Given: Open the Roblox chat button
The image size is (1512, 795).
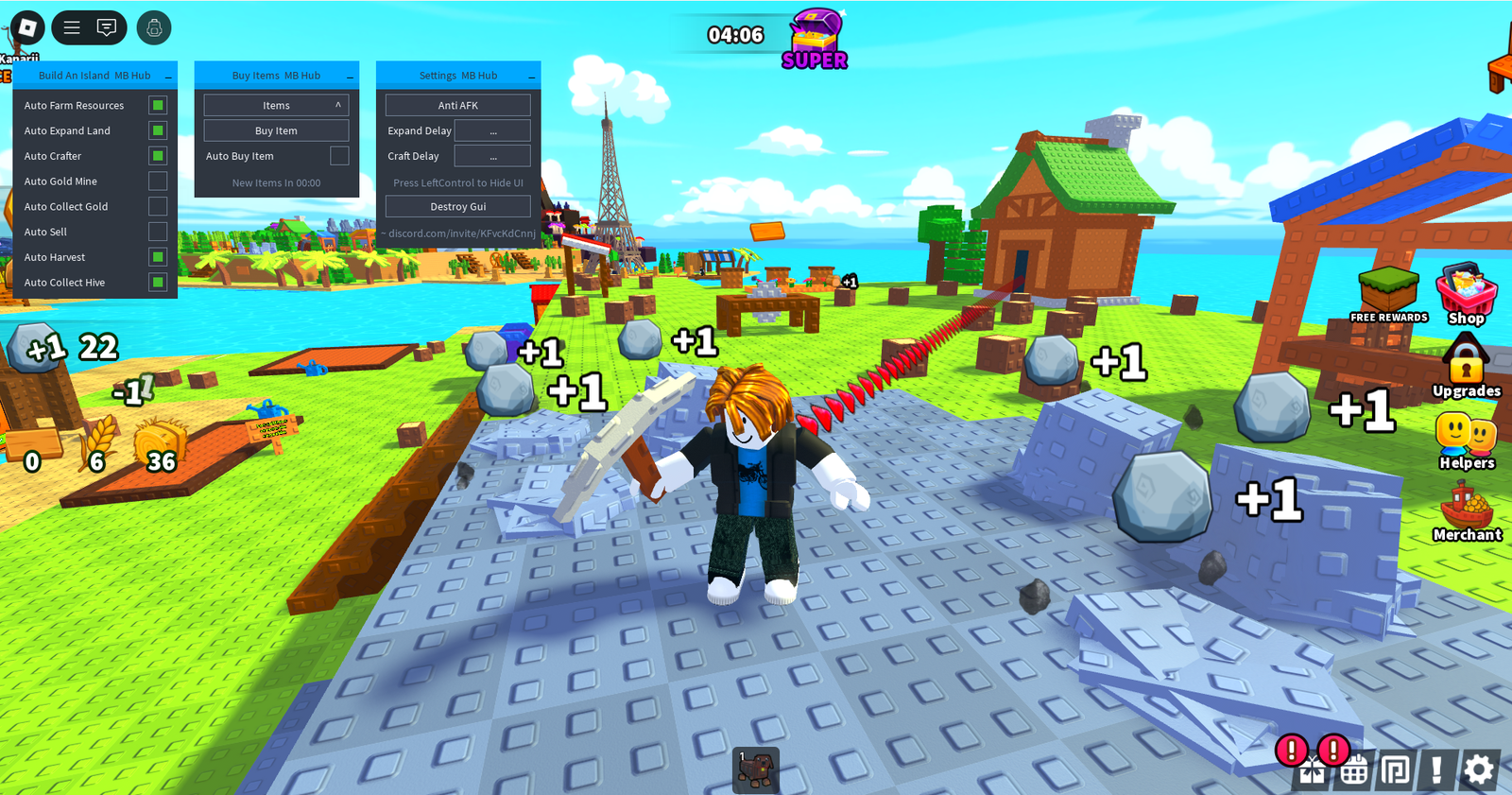Looking at the screenshot, I should point(107,27).
